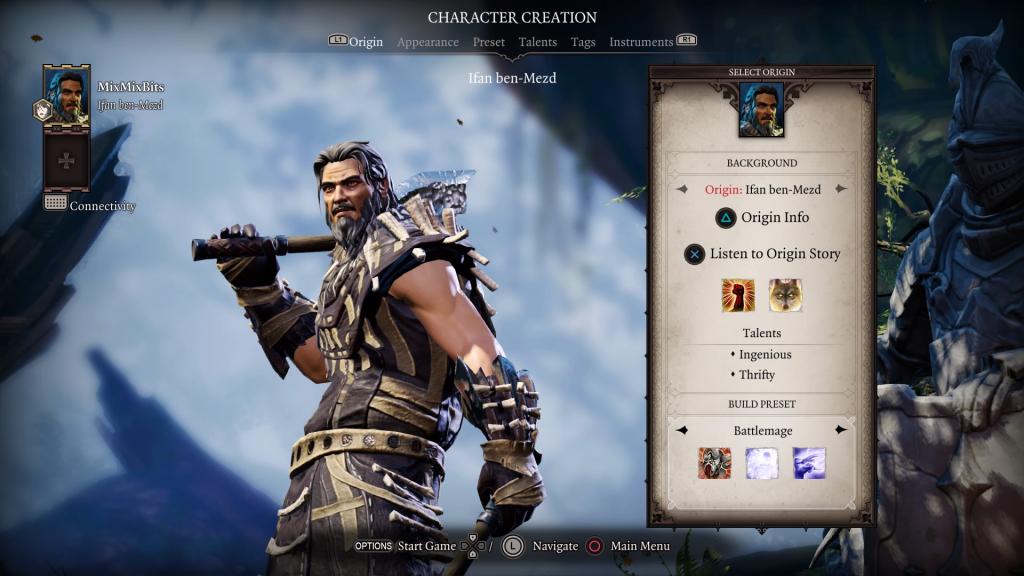Choose the next build preset
The height and width of the screenshot is (576, 1024).
pos(841,430)
